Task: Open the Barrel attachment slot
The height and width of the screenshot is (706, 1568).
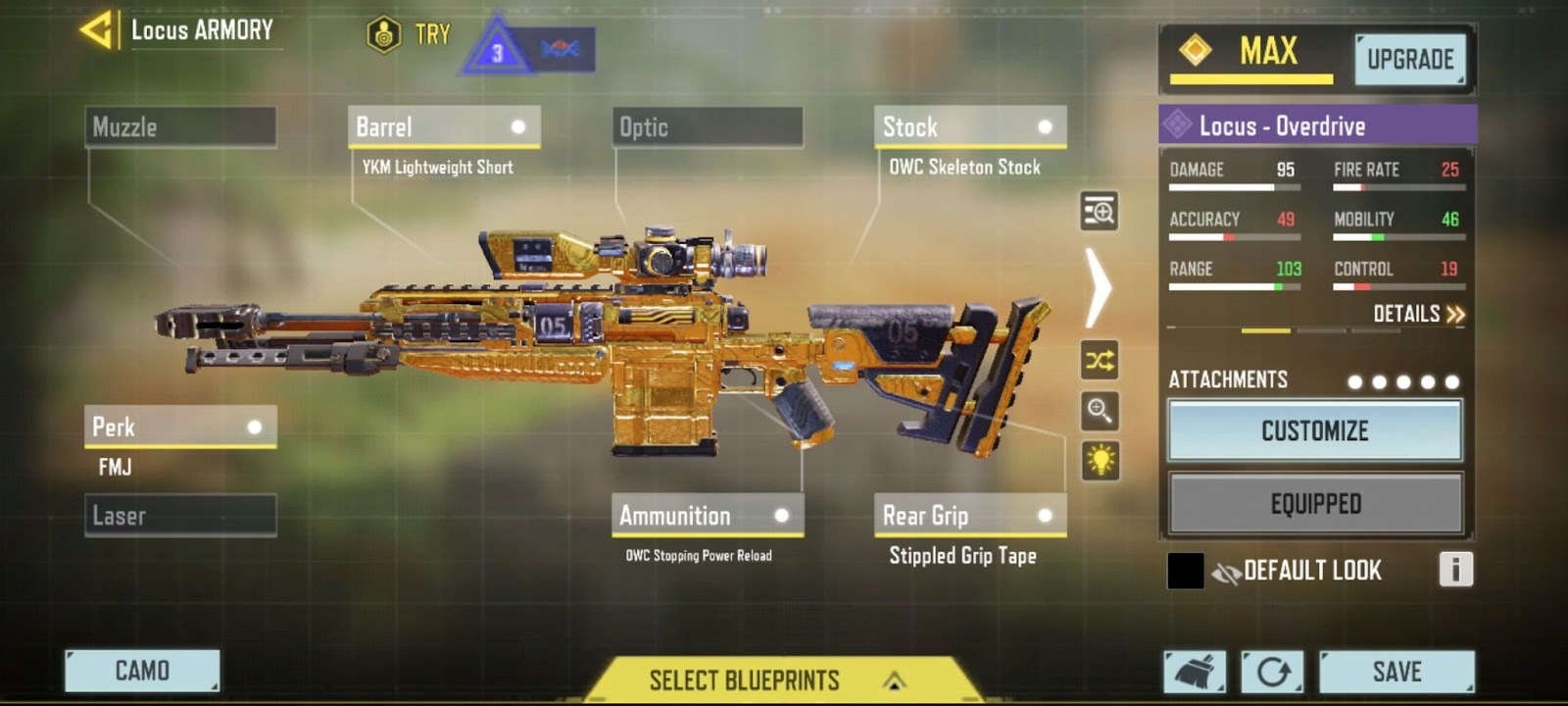Action: (x=443, y=127)
